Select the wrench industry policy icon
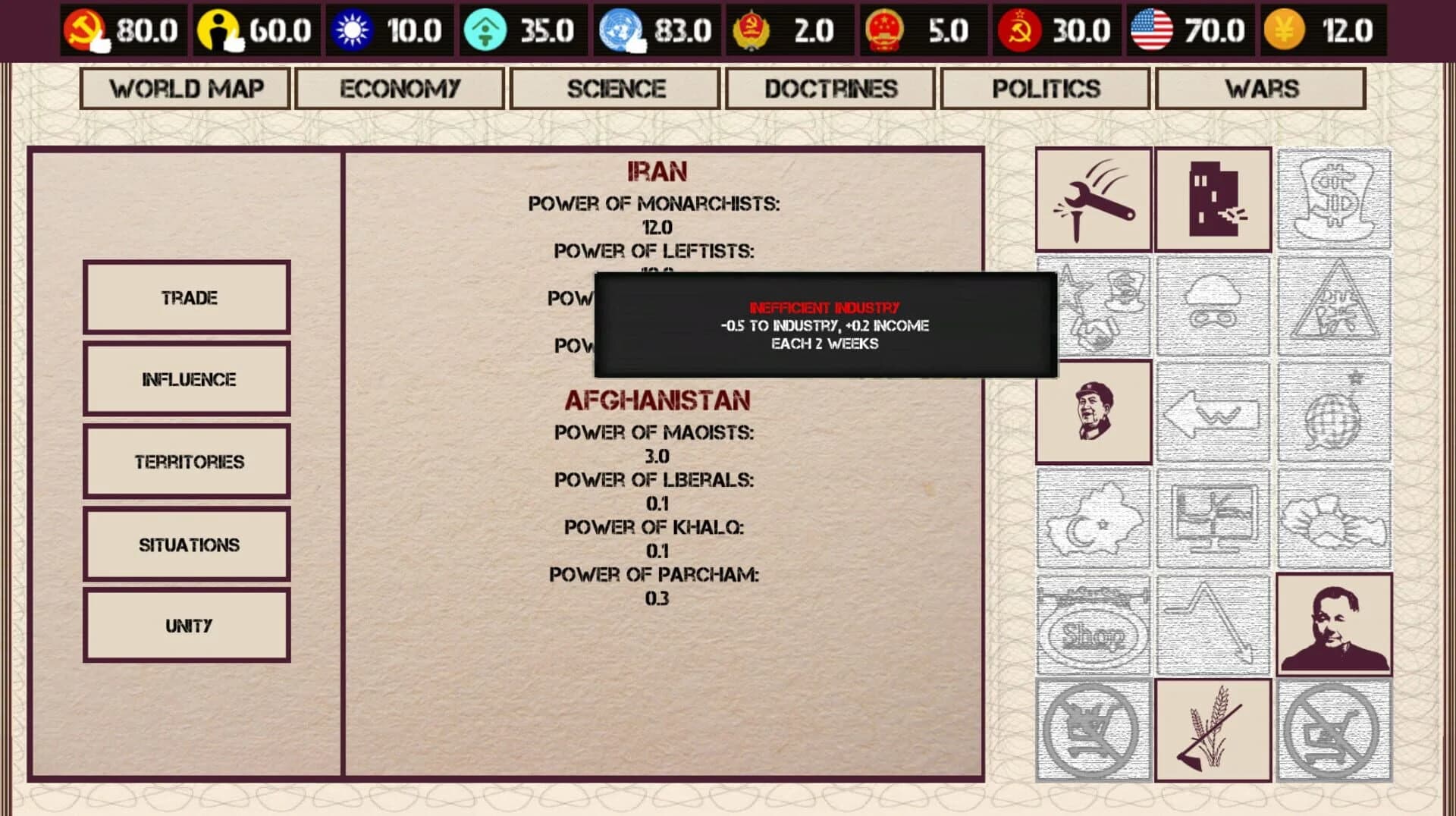 click(x=1093, y=199)
